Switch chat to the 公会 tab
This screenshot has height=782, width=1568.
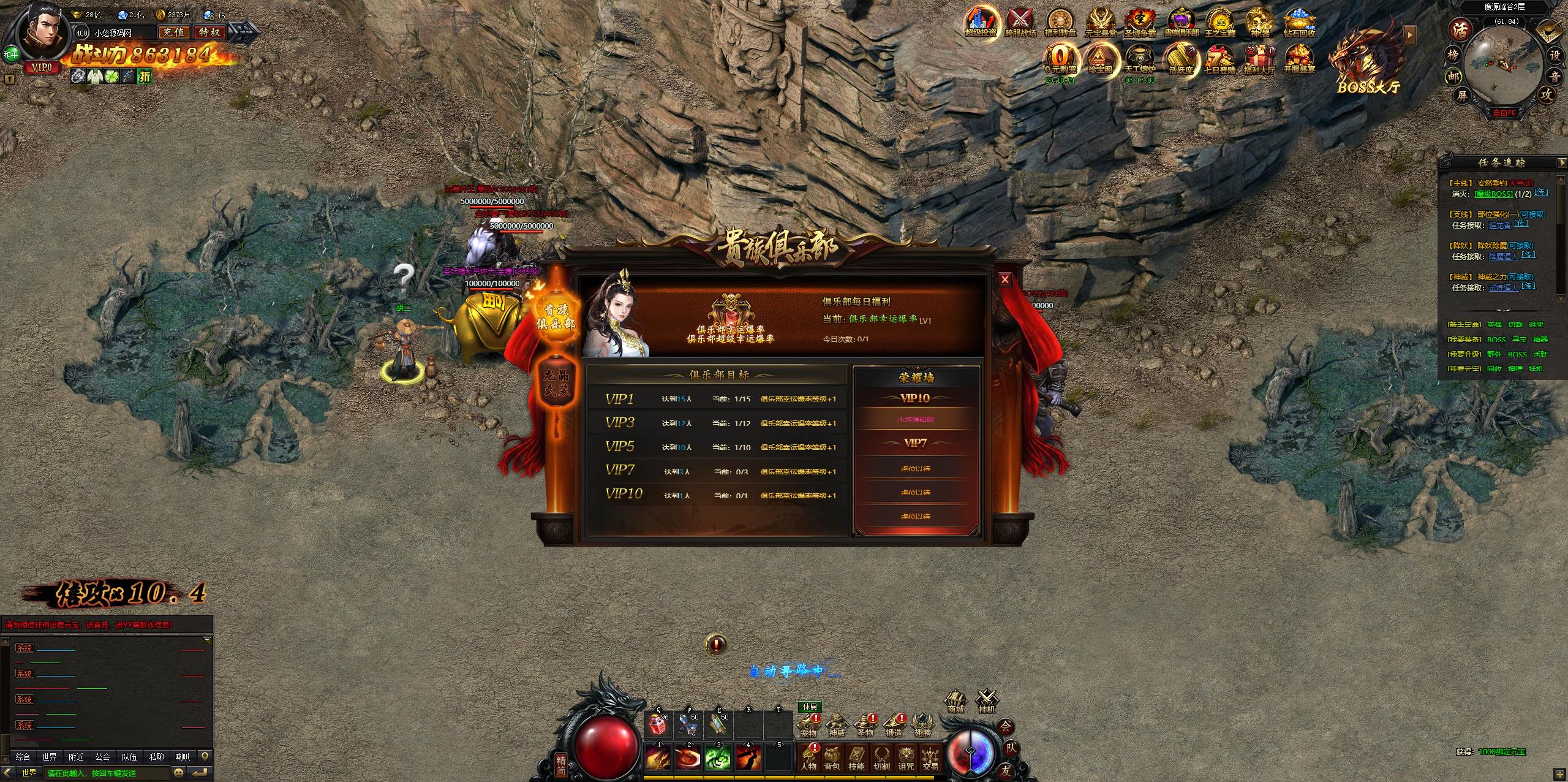(103, 757)
